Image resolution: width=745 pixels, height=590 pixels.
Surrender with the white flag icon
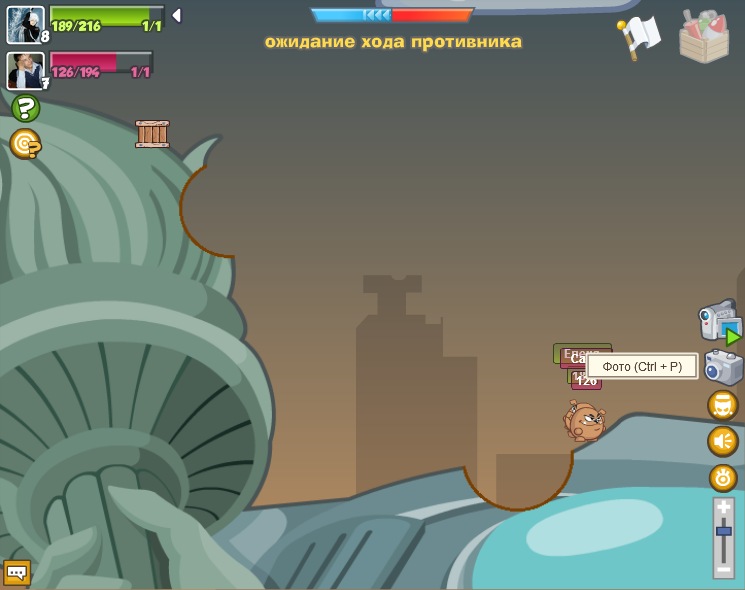pos(638,36)
